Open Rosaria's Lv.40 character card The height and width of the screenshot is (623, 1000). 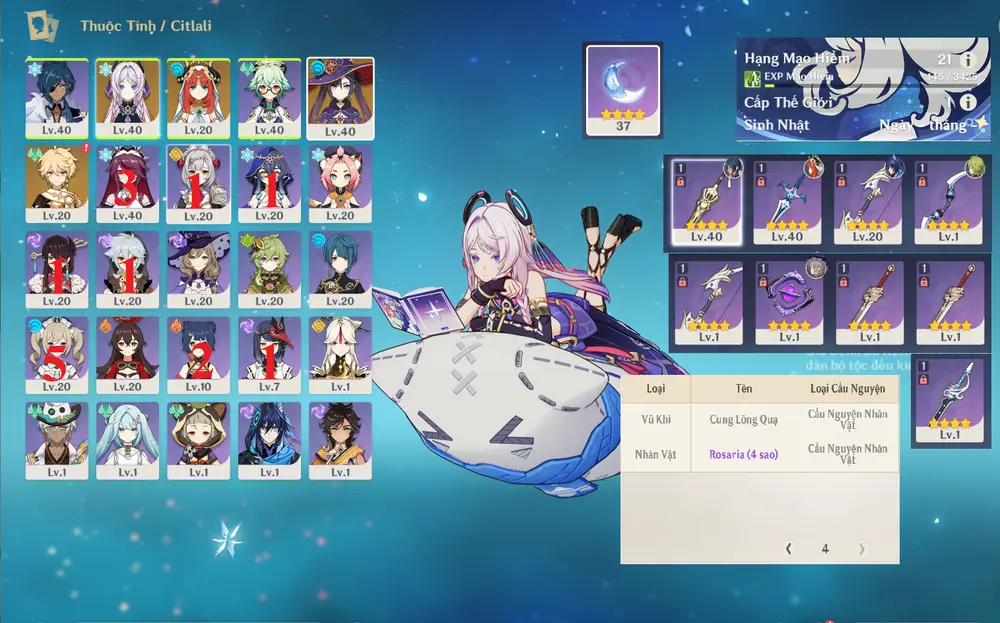127,182
